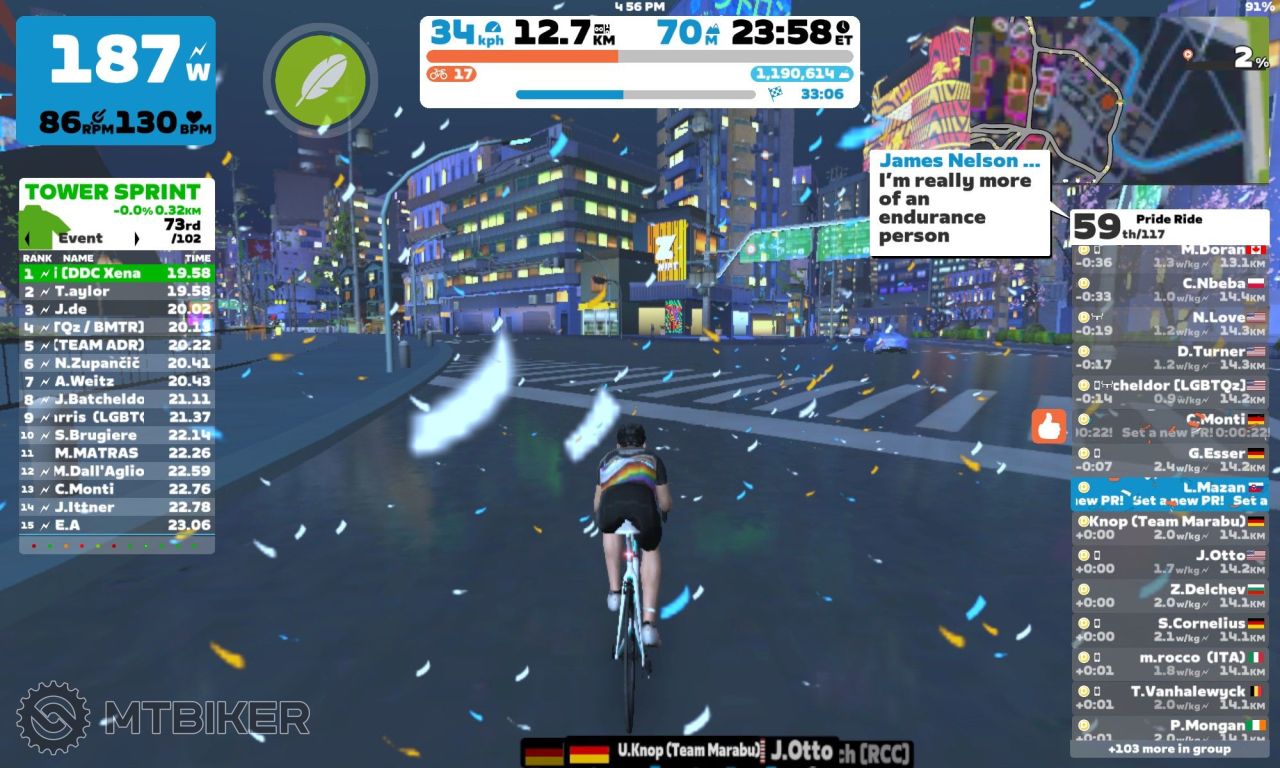
Task: Pick D.Turner from the nearby riders
Action: click(x=1170, y=358)
